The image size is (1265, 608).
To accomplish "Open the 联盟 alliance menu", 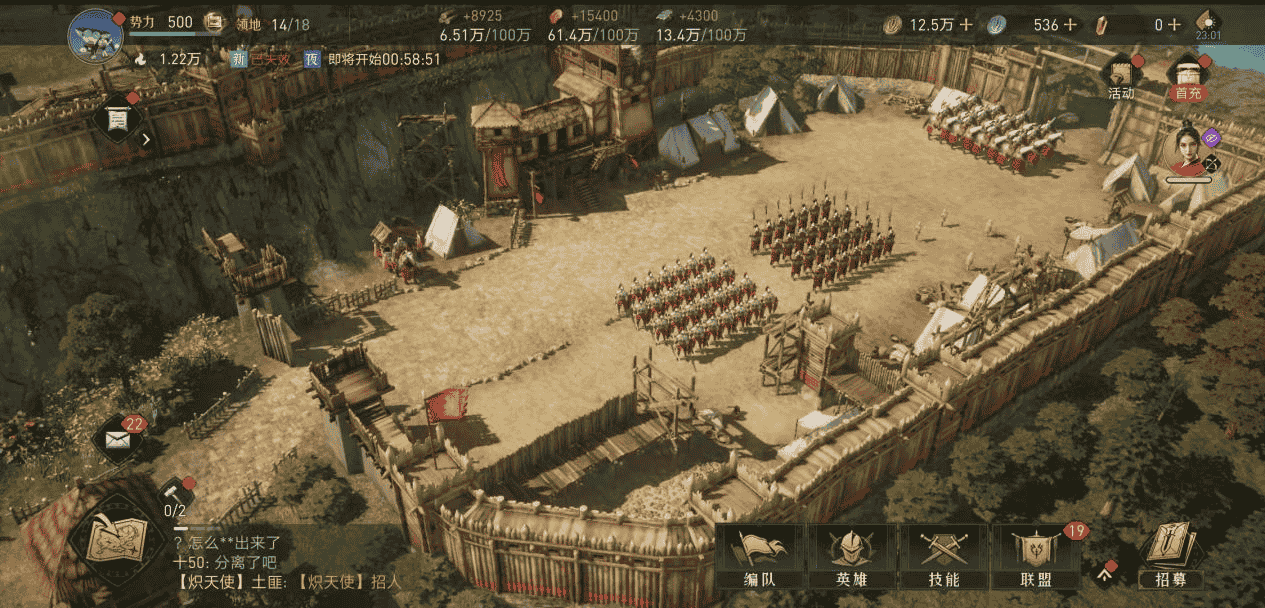I will [x=1035, y=557].
